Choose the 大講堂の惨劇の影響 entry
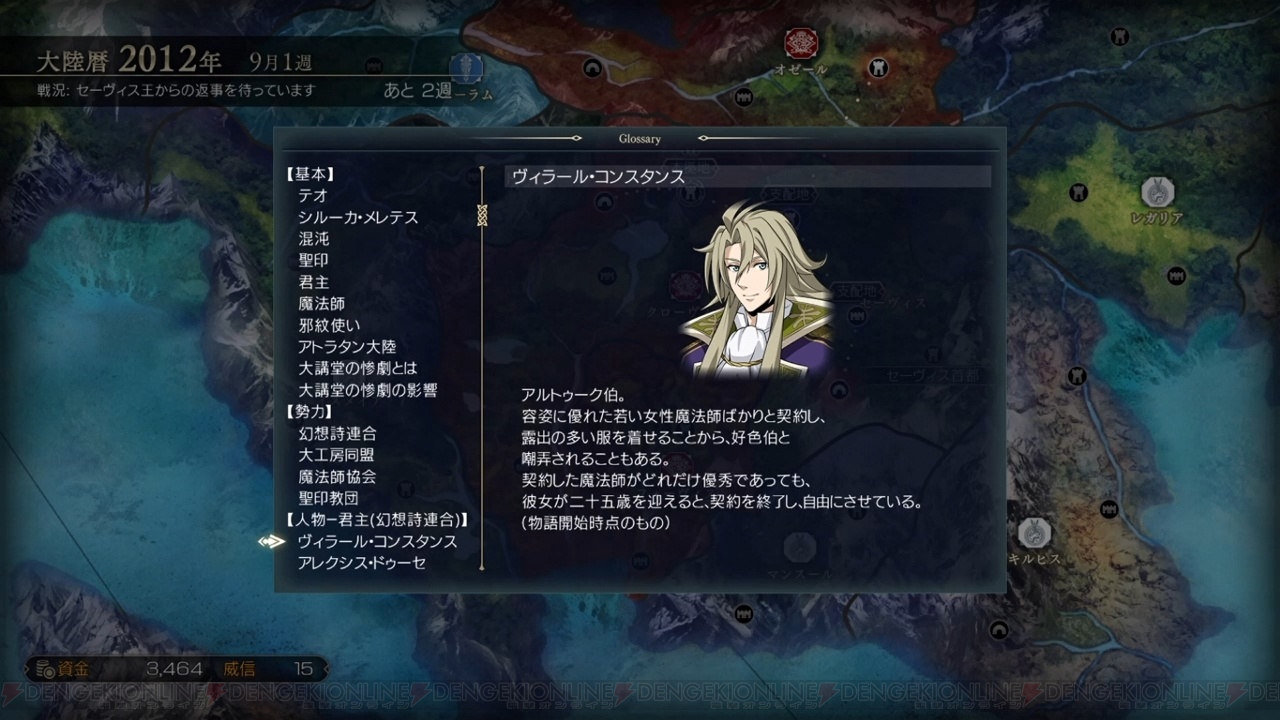 click(x=367, y=391)
